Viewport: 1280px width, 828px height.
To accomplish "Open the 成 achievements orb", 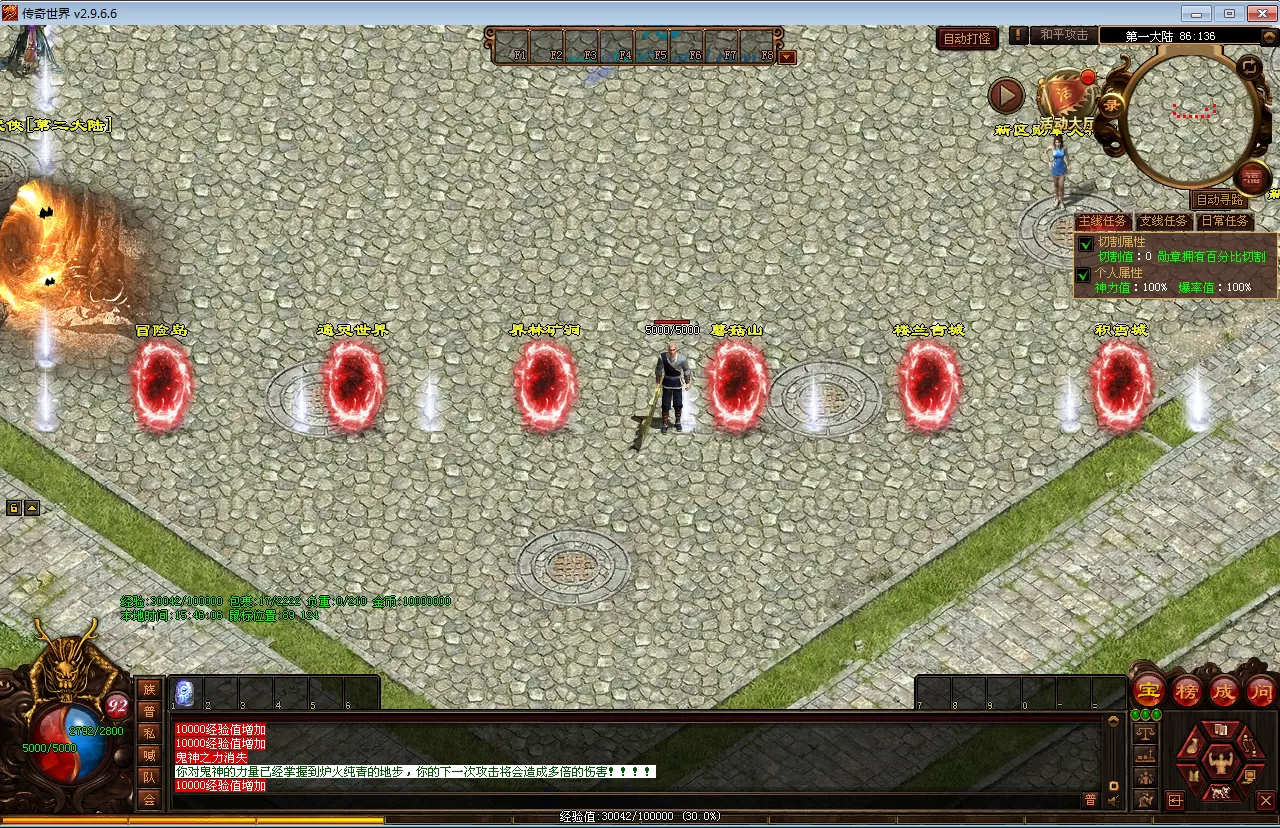I will pyautogui.click(x=1224, y=690).
